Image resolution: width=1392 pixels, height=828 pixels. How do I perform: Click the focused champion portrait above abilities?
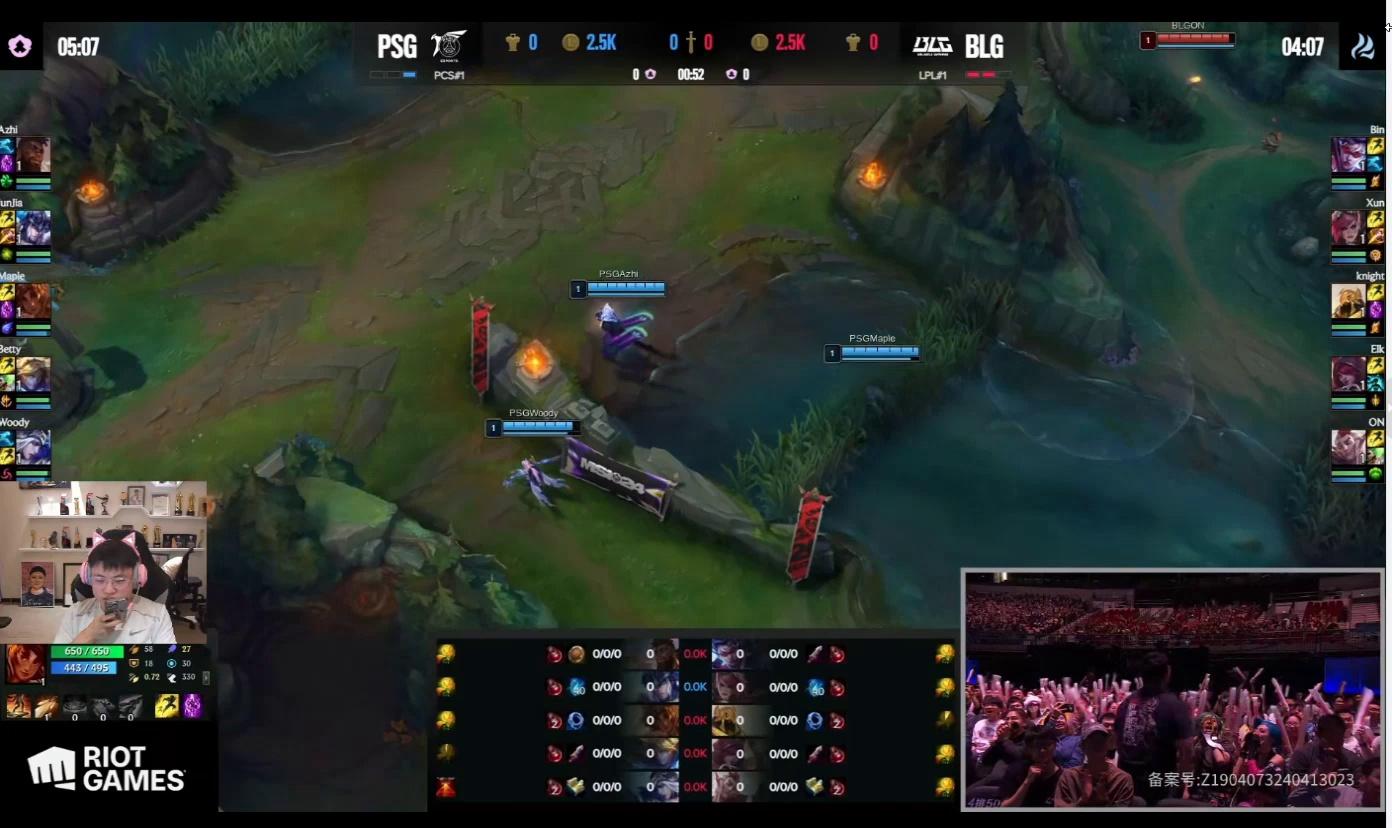point(25,664)
